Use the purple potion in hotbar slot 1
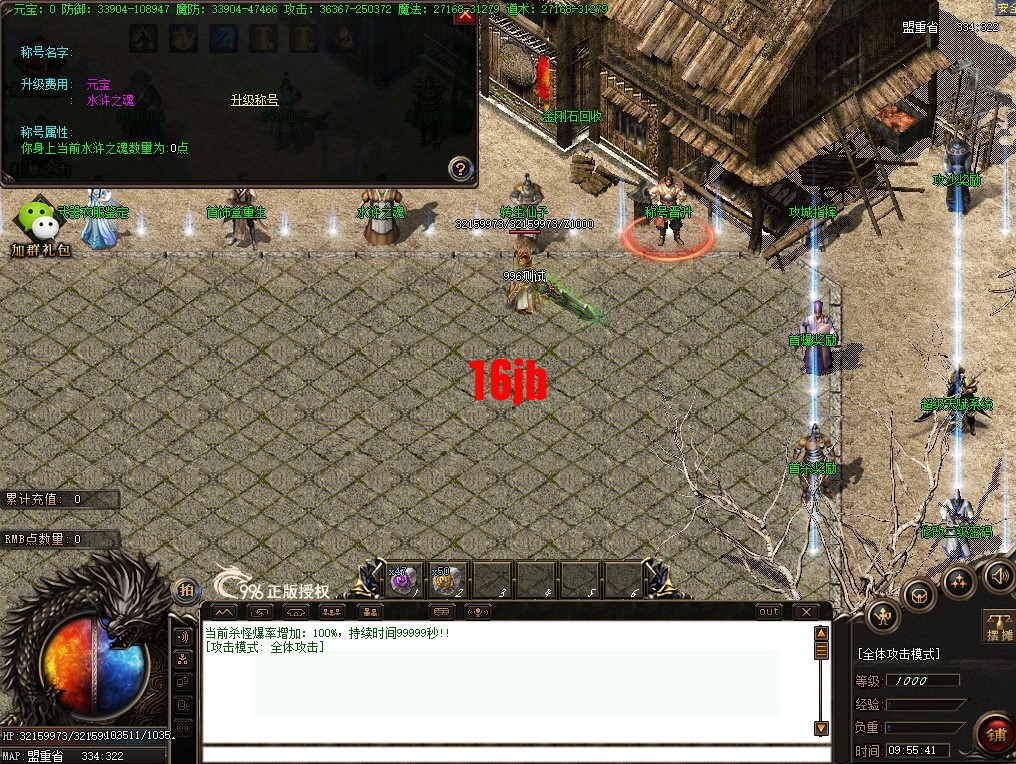Screen dimensions: 1016x764 pos(402,579)
